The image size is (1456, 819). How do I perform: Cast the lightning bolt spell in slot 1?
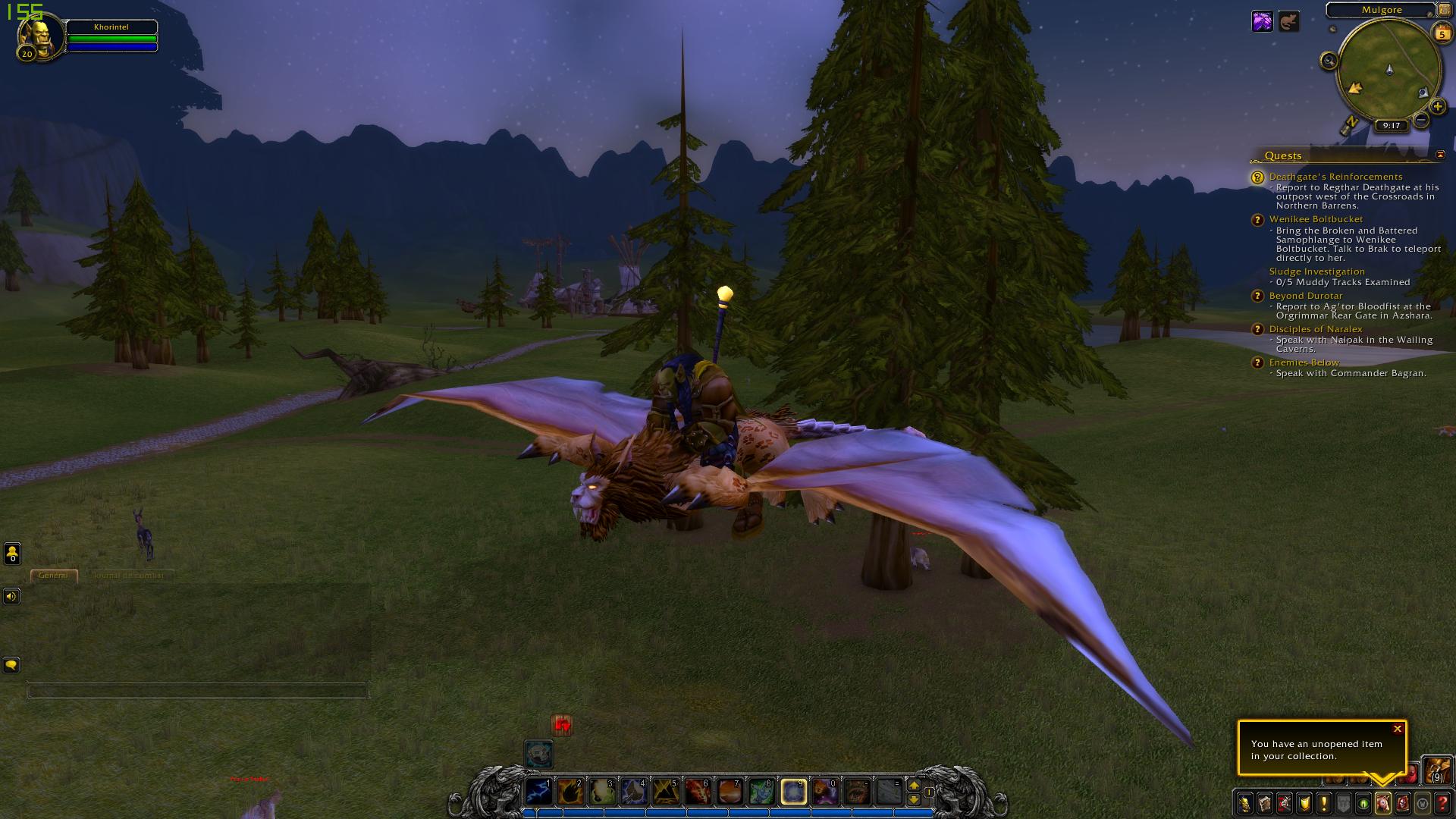(538, 792)
